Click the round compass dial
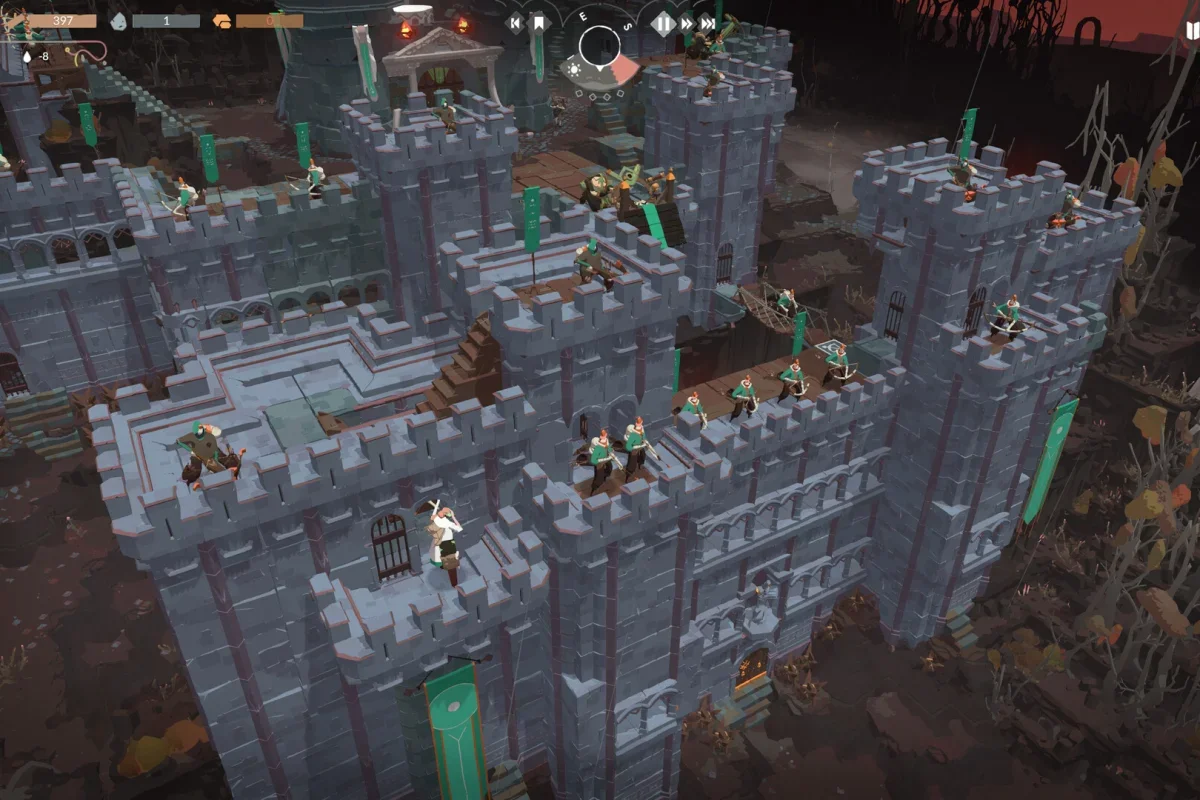Screen dimensions: 1200x800 point(600,46)
